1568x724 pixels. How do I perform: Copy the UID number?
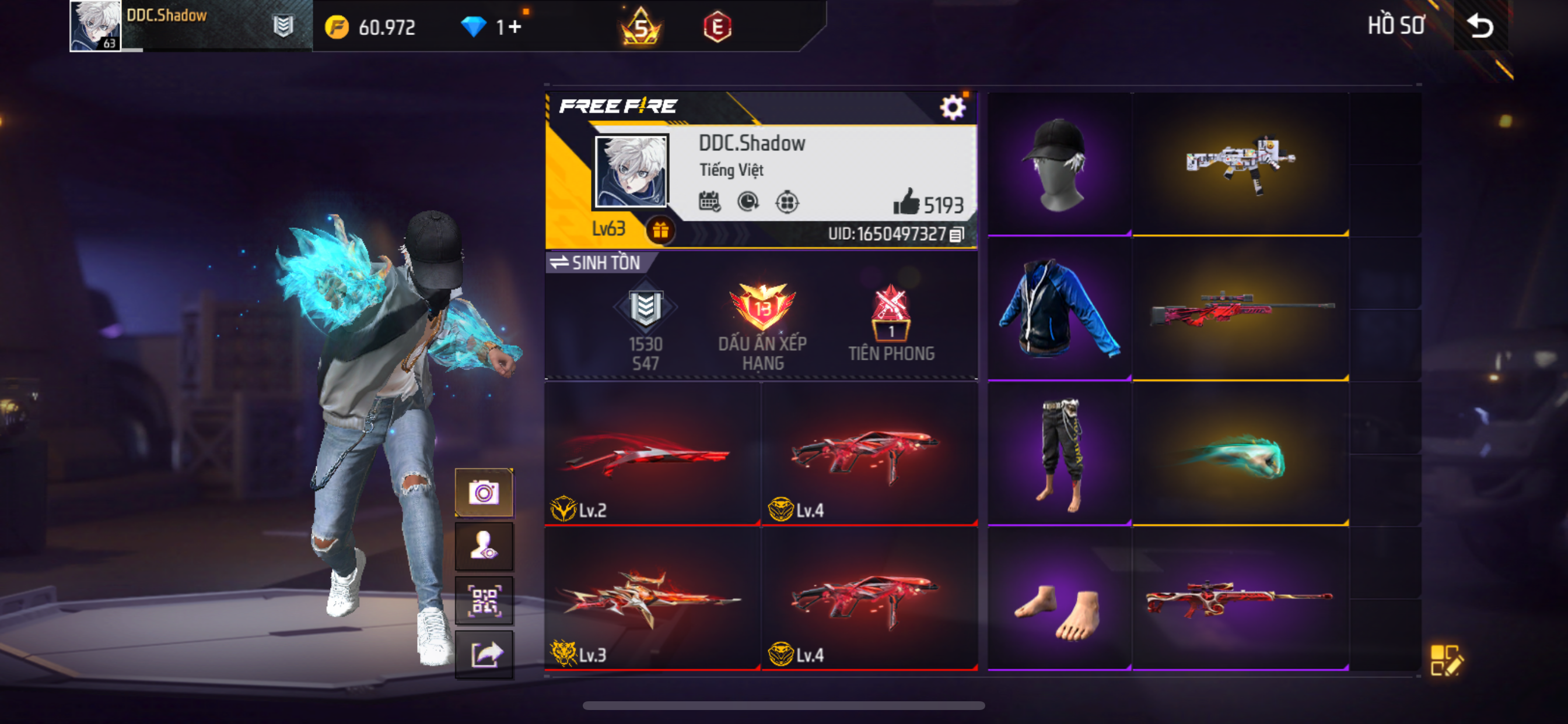[956, 234]
